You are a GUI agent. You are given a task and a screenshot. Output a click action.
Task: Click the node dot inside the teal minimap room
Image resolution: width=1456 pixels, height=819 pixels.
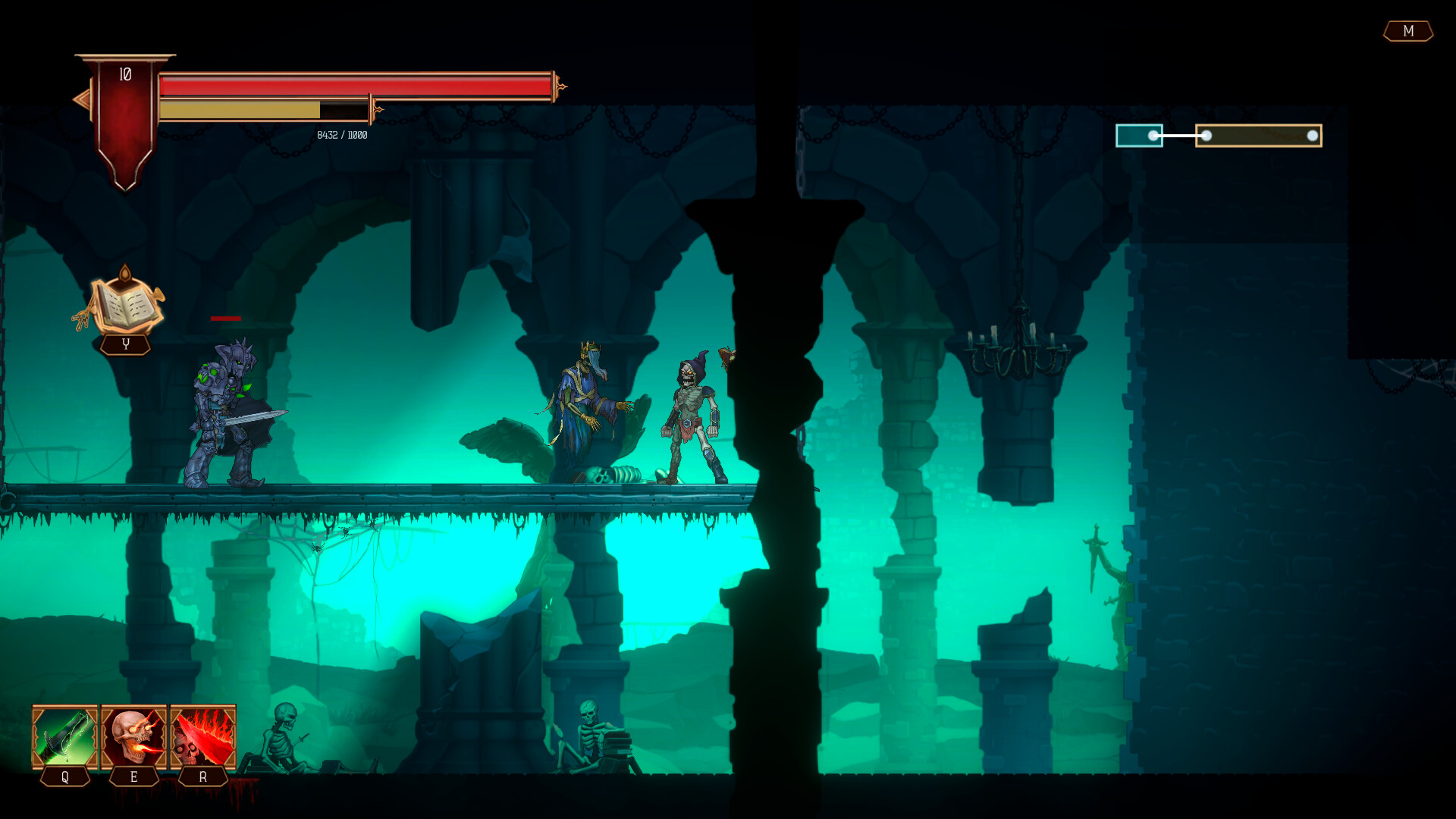point(1152,136)
